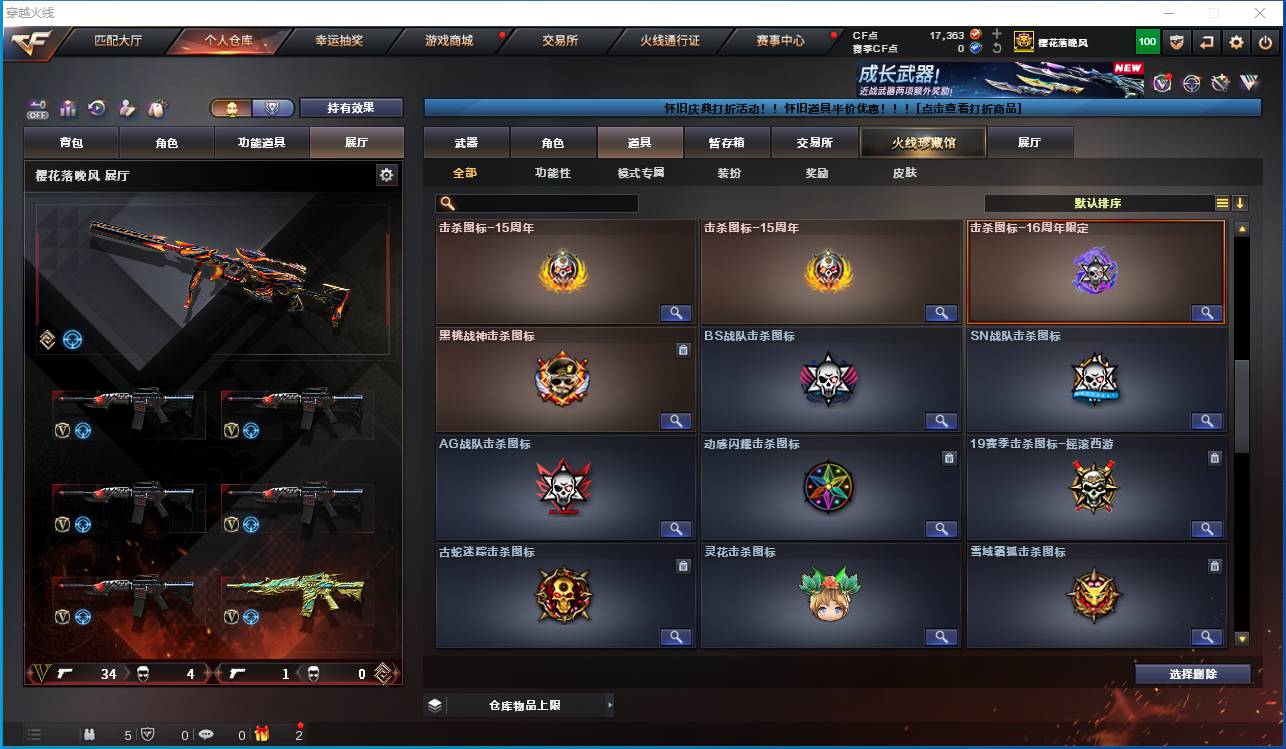
Task: Click the magnifier icon on 击杀图标-16周年限定 item
Action: pyautogui.click(x=1207, y=313)
